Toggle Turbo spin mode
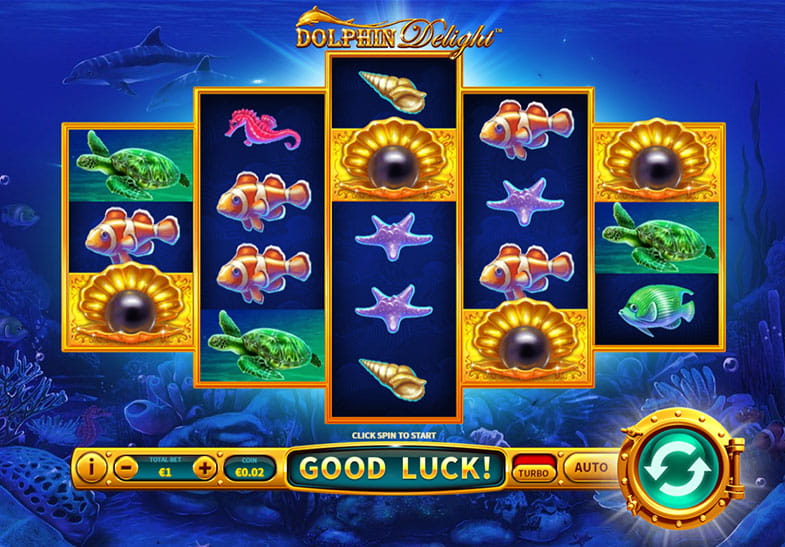 coord(533,468)
